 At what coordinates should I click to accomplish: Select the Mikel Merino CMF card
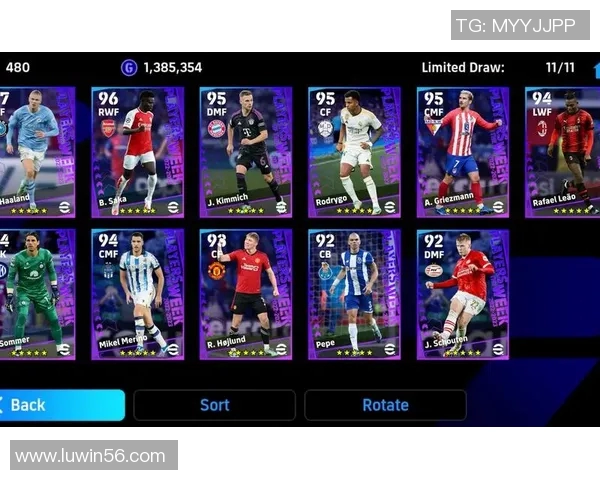pos(138,295)
